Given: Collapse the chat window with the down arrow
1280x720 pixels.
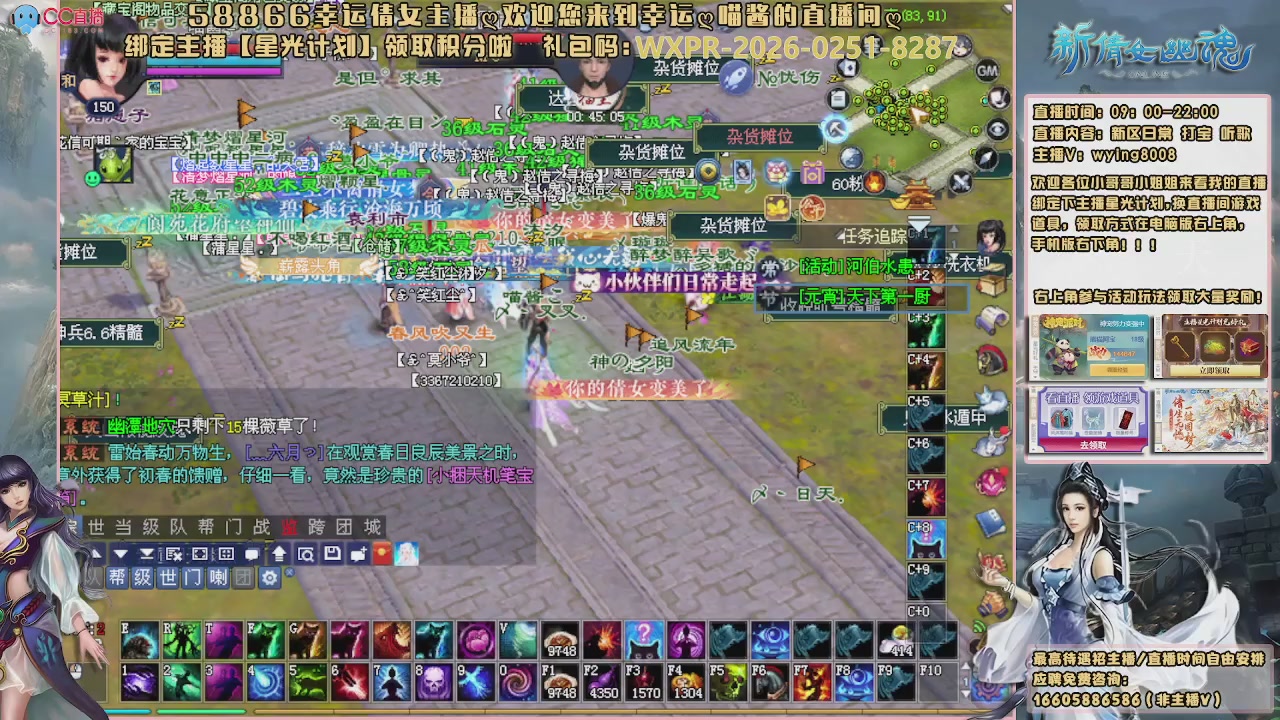Looking at the screenshot, I should (x=120, y=553).
